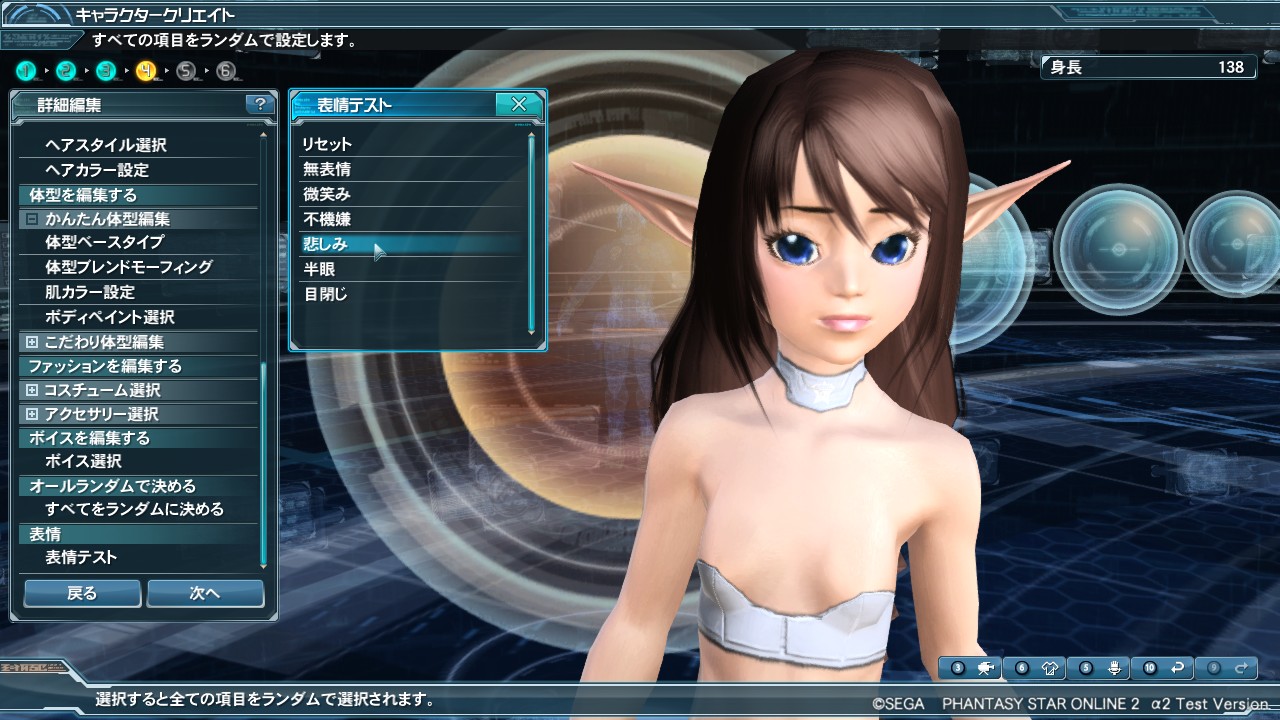Select the 不機嫌 expression

click(327, 219)
